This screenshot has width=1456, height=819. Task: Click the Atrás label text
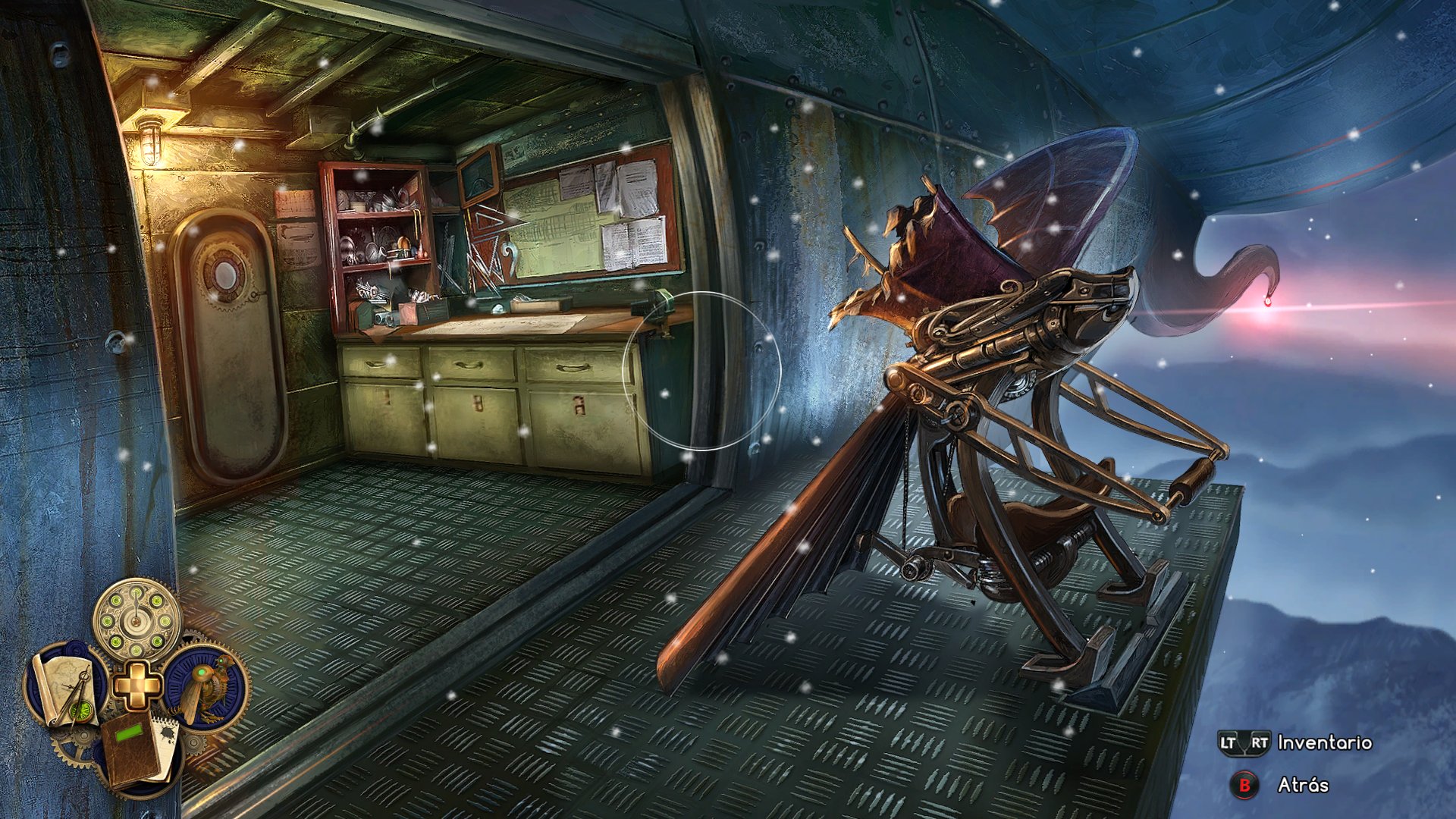1303,784
